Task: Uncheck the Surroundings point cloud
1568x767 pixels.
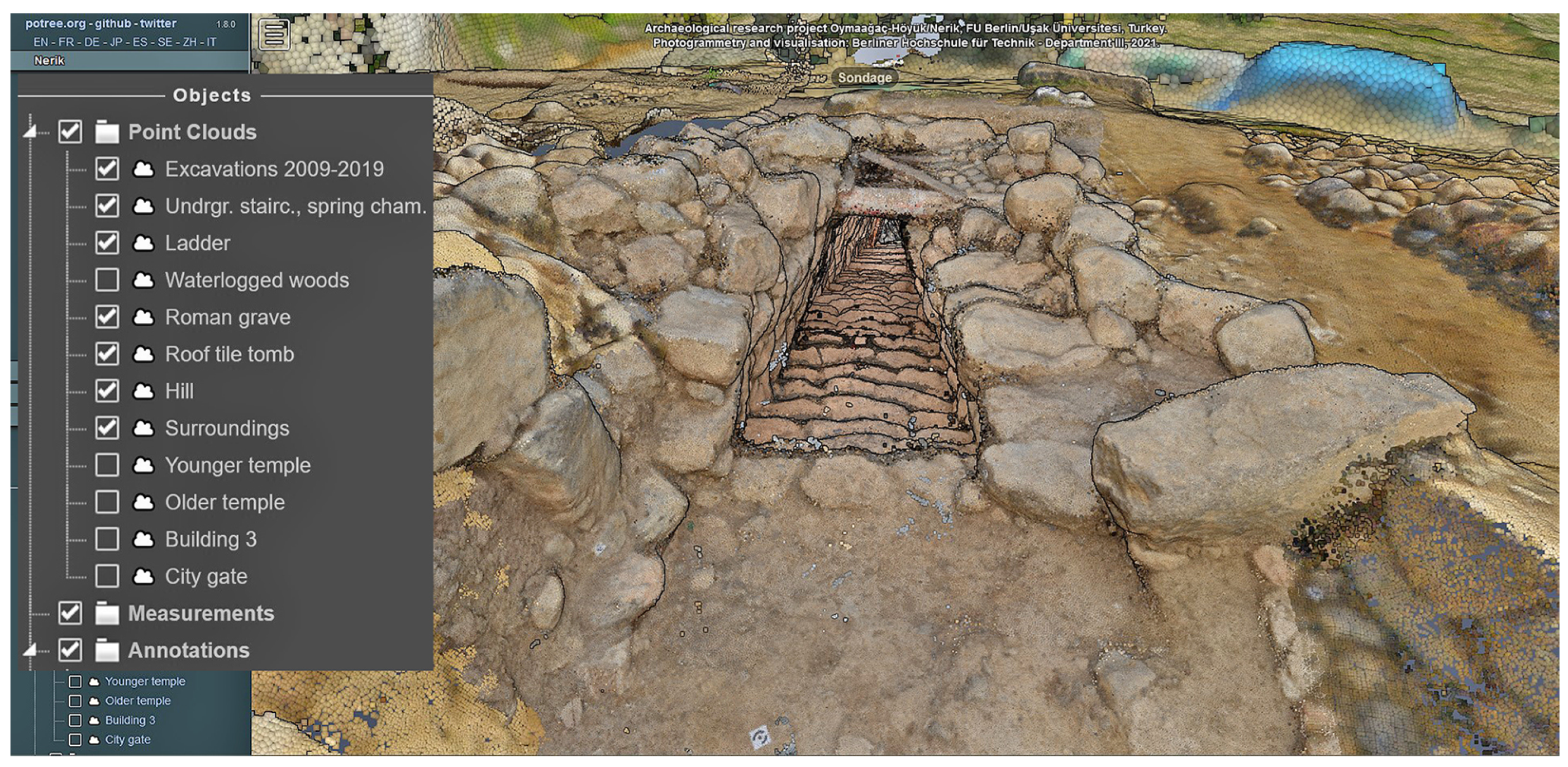Action: point(107,428)
